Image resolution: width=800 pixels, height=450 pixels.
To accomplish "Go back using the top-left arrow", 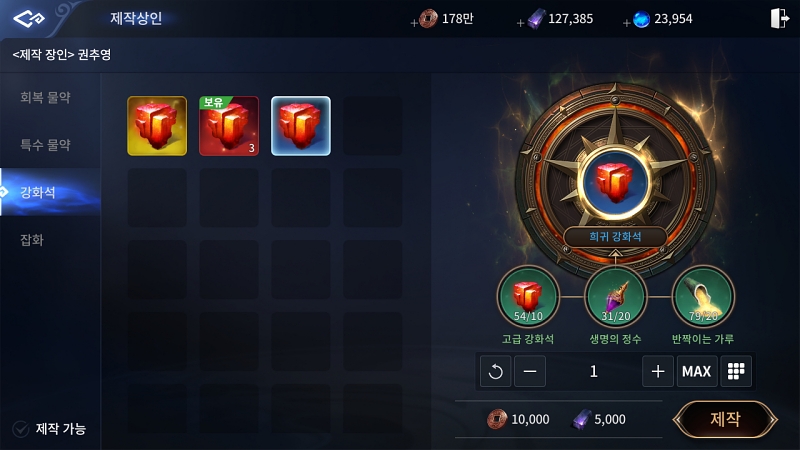I will coord(31,18).
